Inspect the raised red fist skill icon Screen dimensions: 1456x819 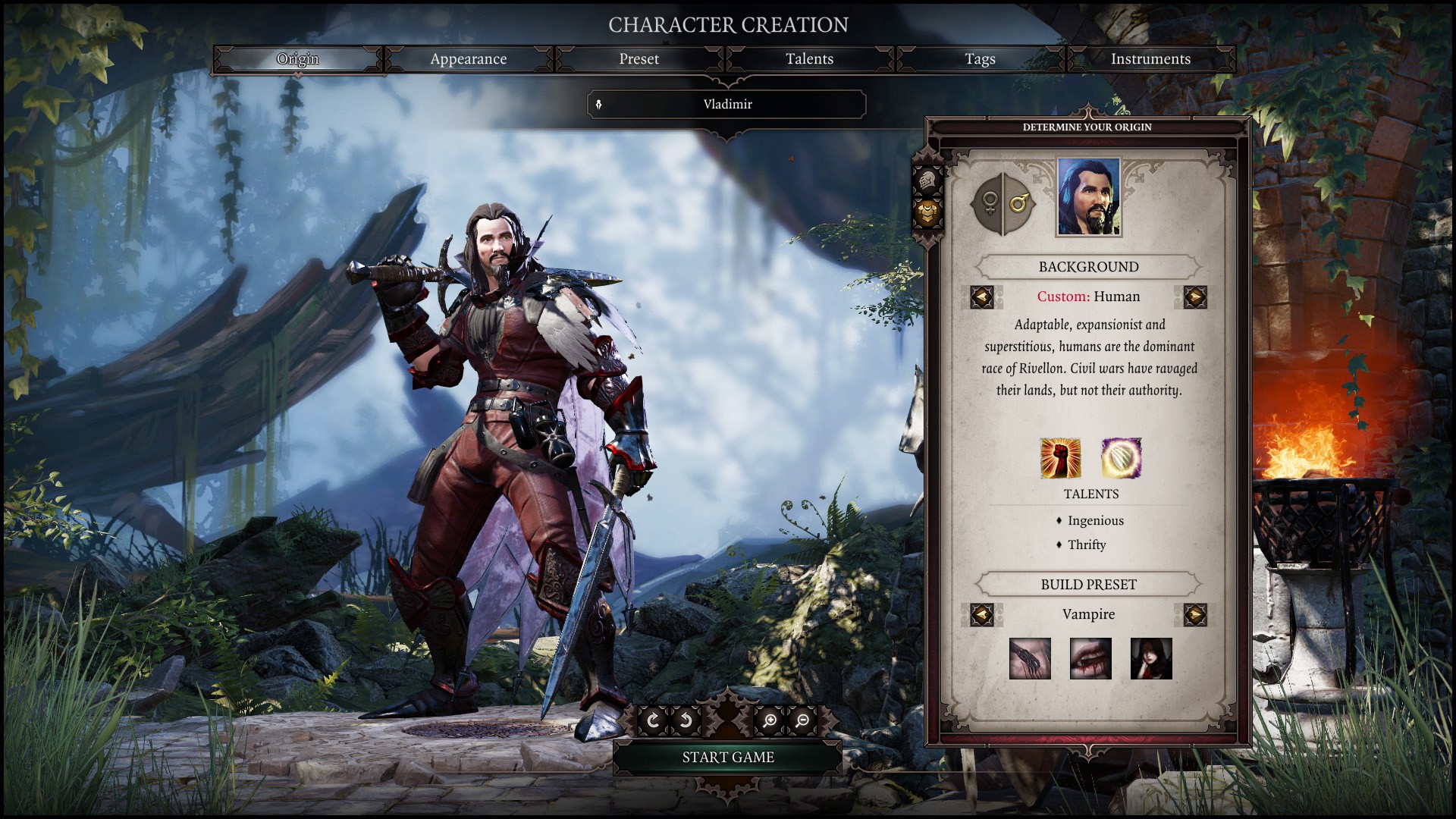(x=1060, y=458)
